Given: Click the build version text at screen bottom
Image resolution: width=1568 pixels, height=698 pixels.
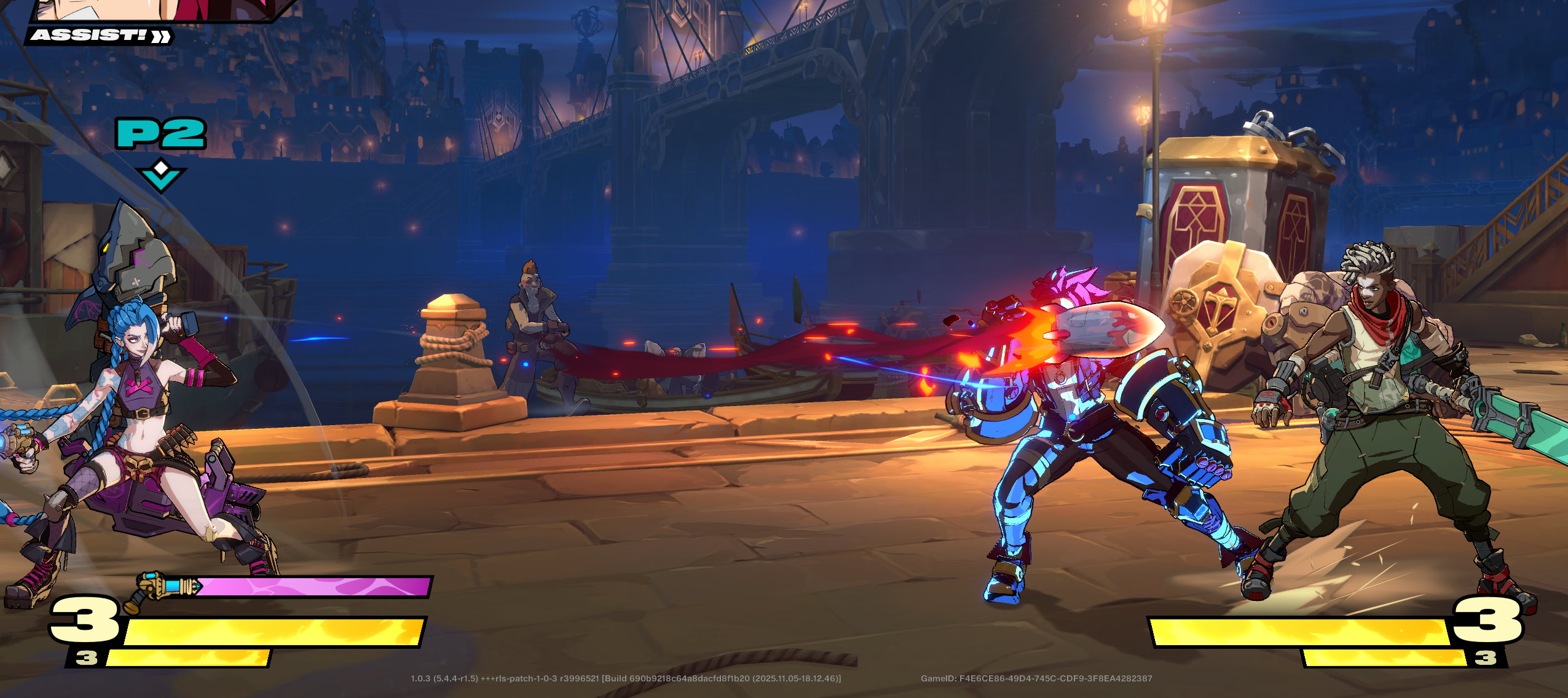Looking at the screenshot, I should point(627,678).
